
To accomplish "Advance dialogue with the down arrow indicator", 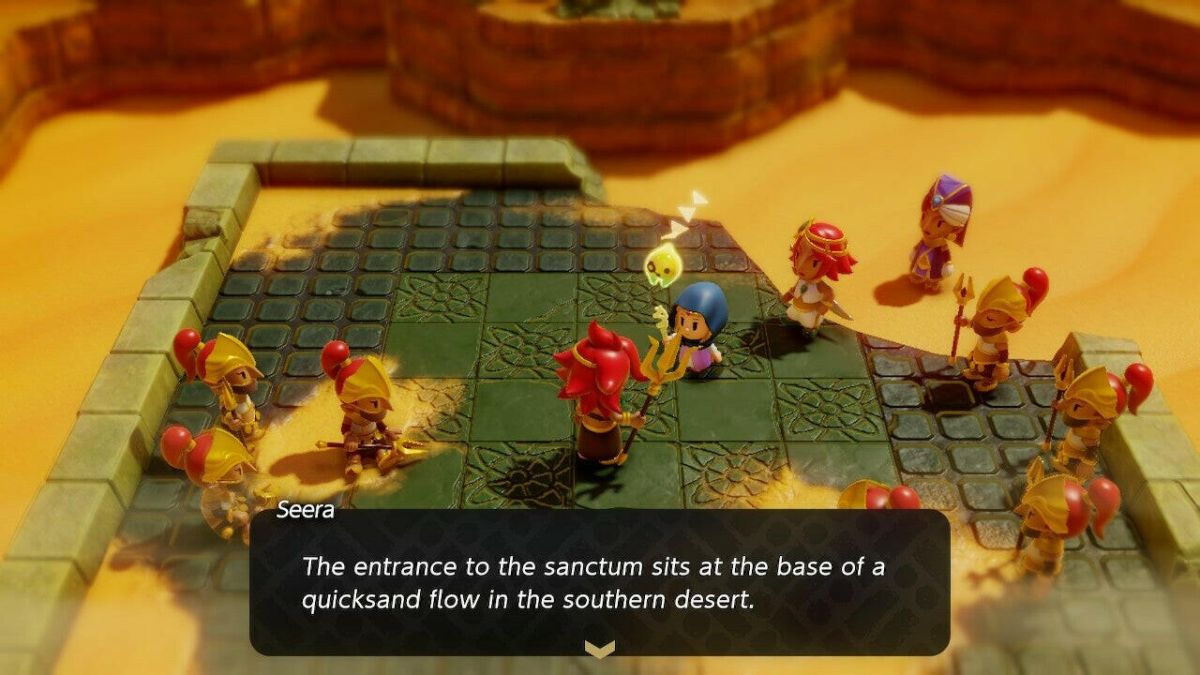I will (x=599, y=650).
